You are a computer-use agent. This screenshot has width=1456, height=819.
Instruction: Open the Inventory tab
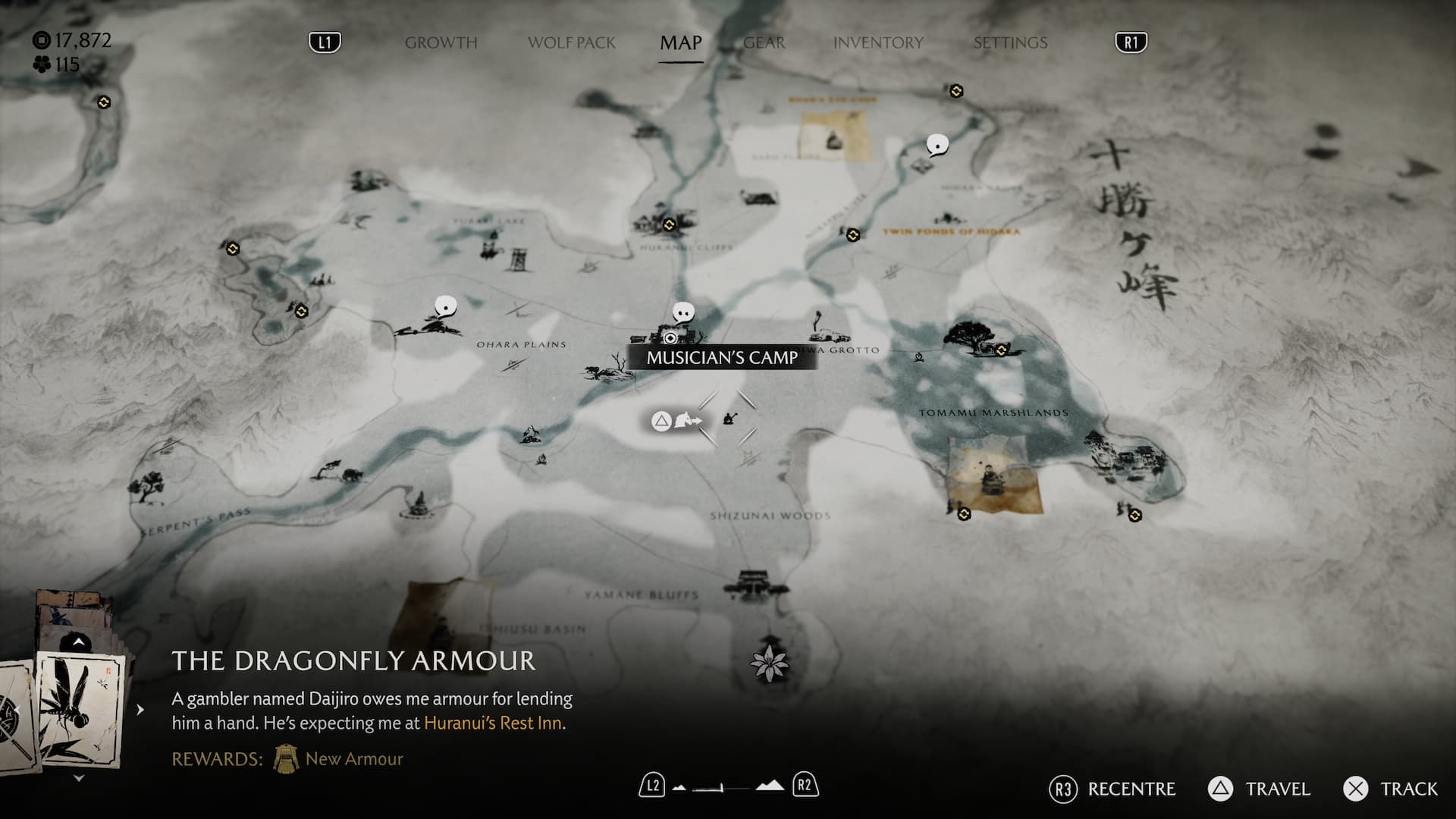[878, 43]
